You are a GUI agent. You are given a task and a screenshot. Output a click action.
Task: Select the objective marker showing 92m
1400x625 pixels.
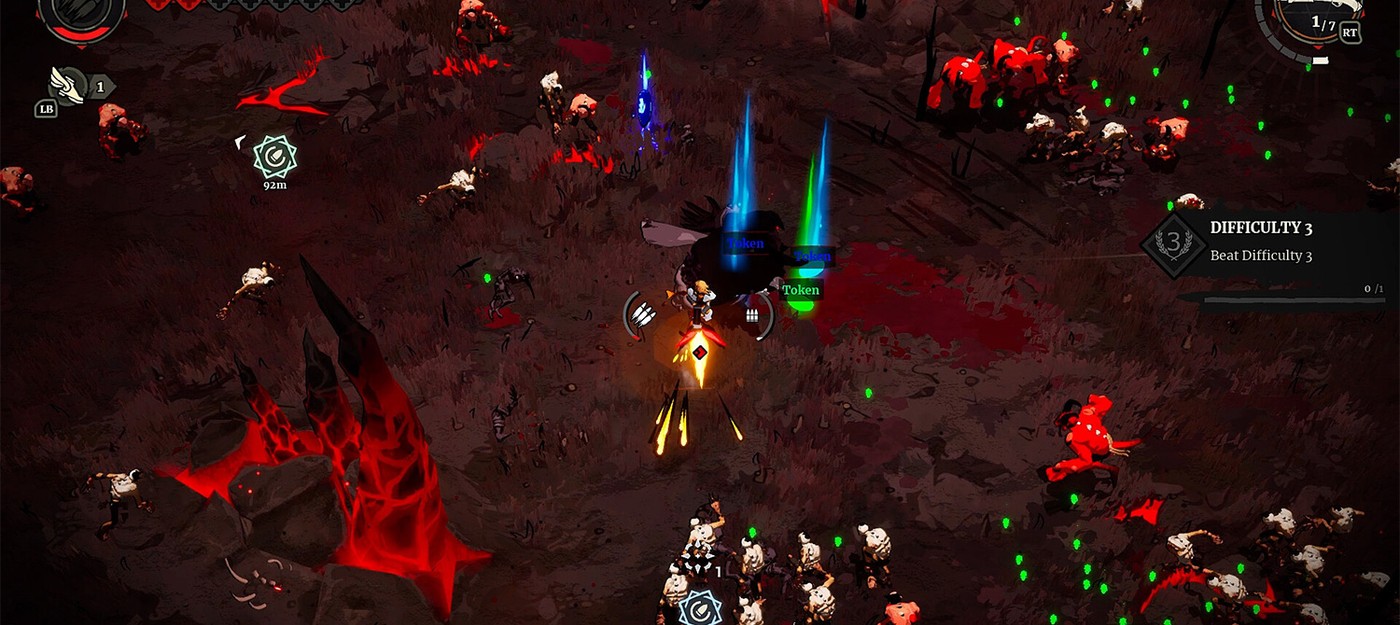(x=273, y=156)
